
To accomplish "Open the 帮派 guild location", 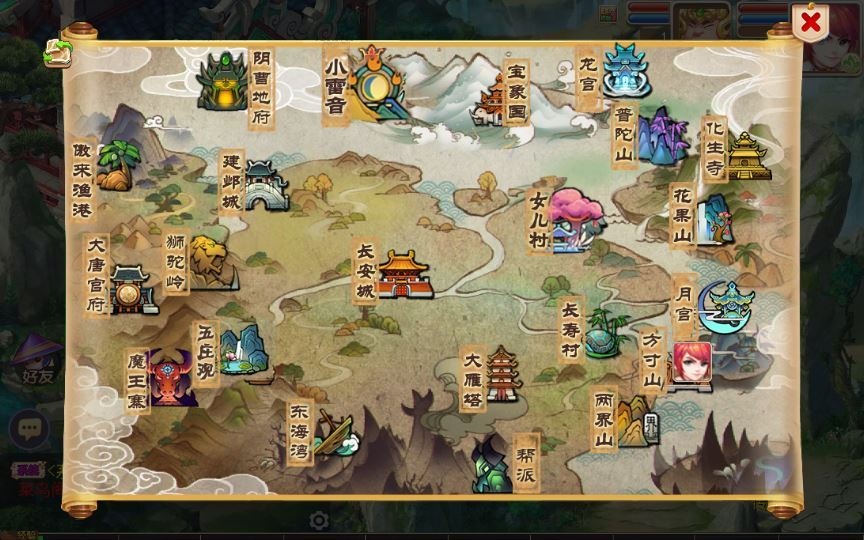I will pyautogui.click(x=492, y=465).
